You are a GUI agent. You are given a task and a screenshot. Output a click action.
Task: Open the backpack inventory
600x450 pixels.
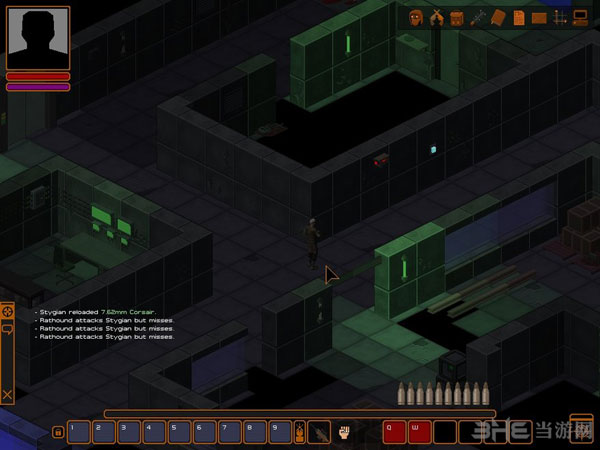[457, 17]
